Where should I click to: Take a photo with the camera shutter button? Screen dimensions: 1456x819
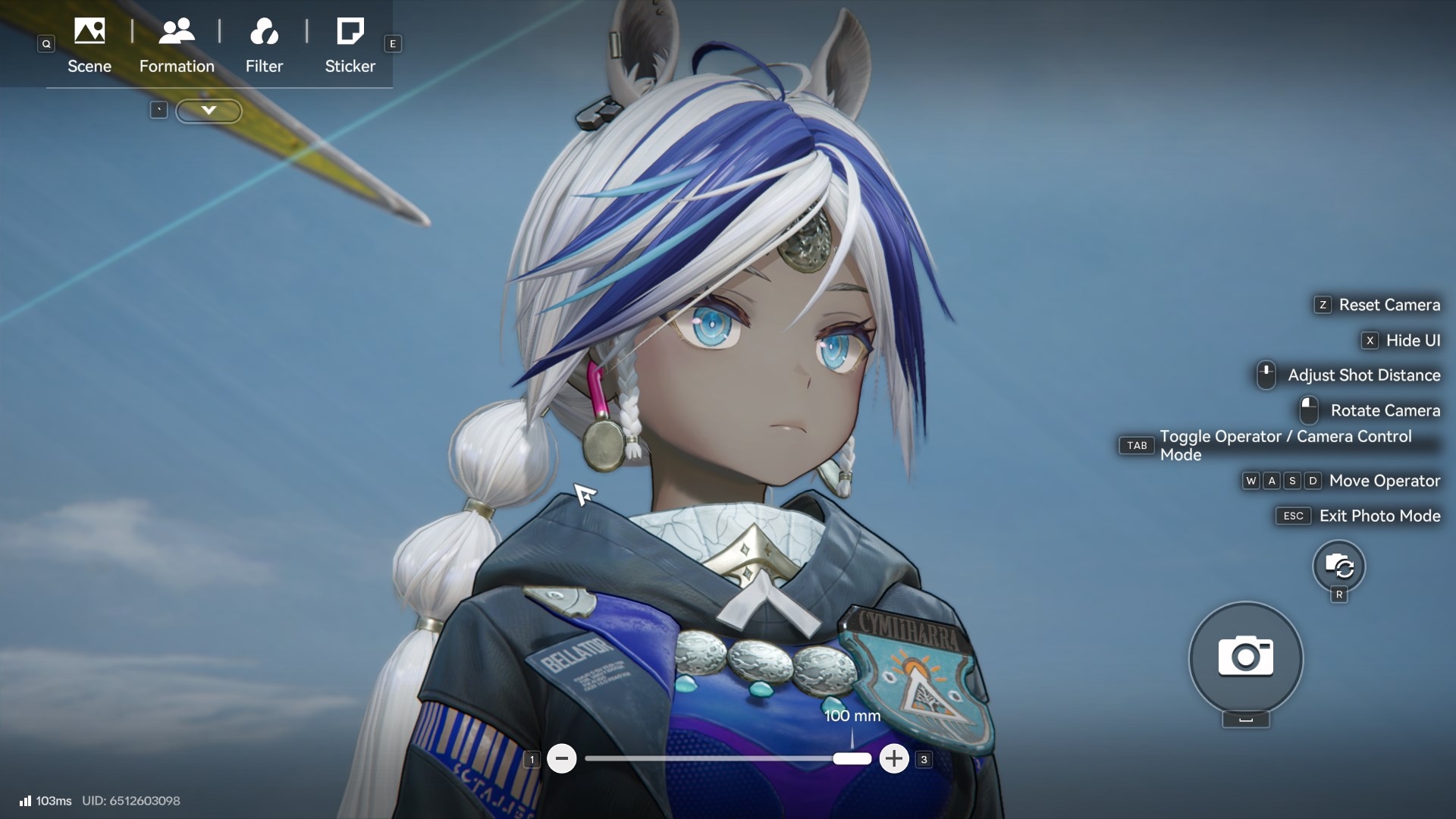[1245, 657]
